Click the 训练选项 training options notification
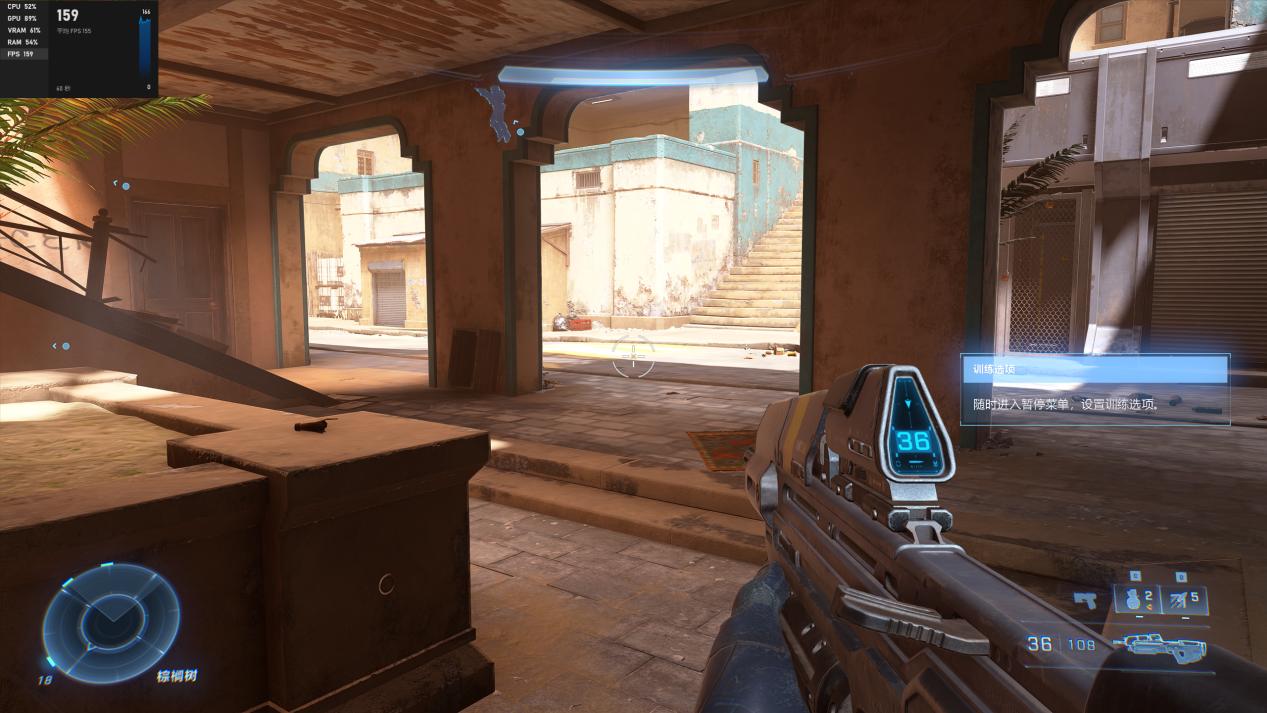 (1095, 389)
